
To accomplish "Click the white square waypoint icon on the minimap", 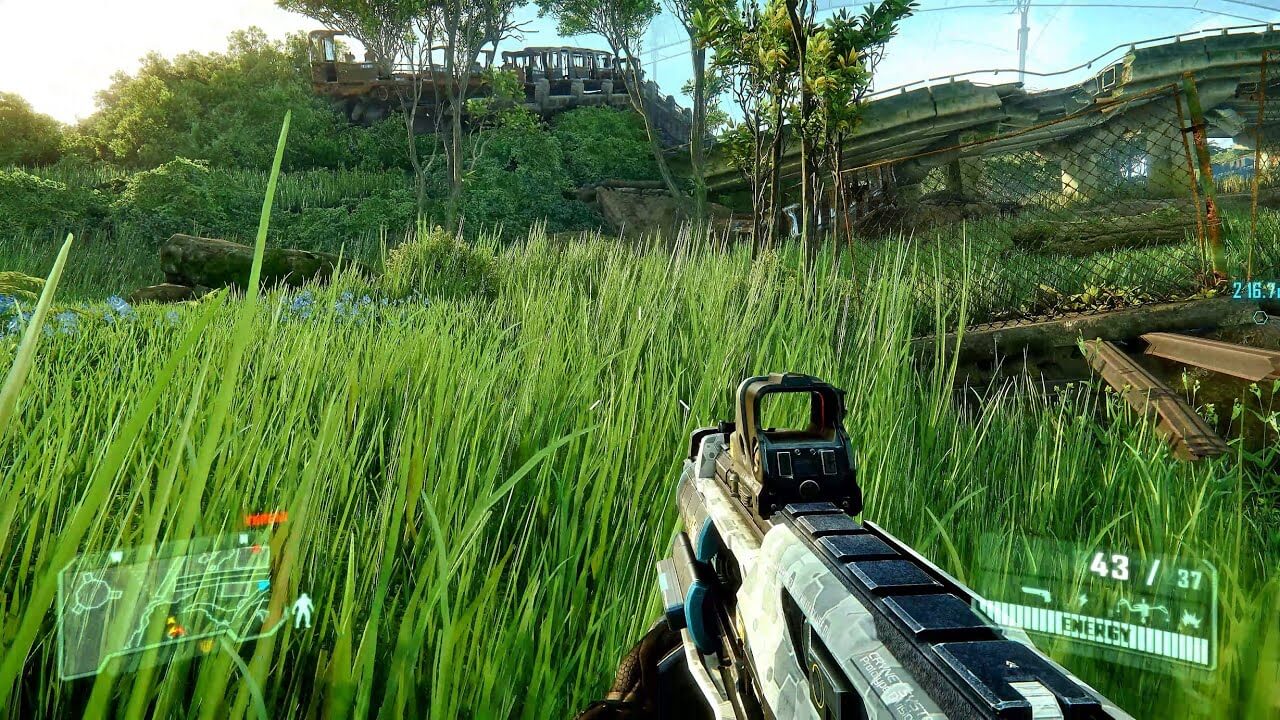I will point(244,538).
